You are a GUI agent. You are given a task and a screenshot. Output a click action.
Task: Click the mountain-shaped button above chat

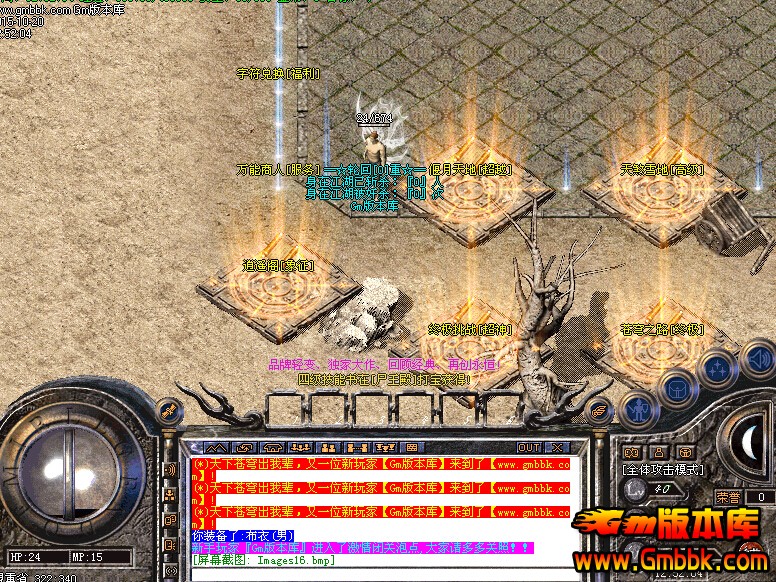pos(216,447)
